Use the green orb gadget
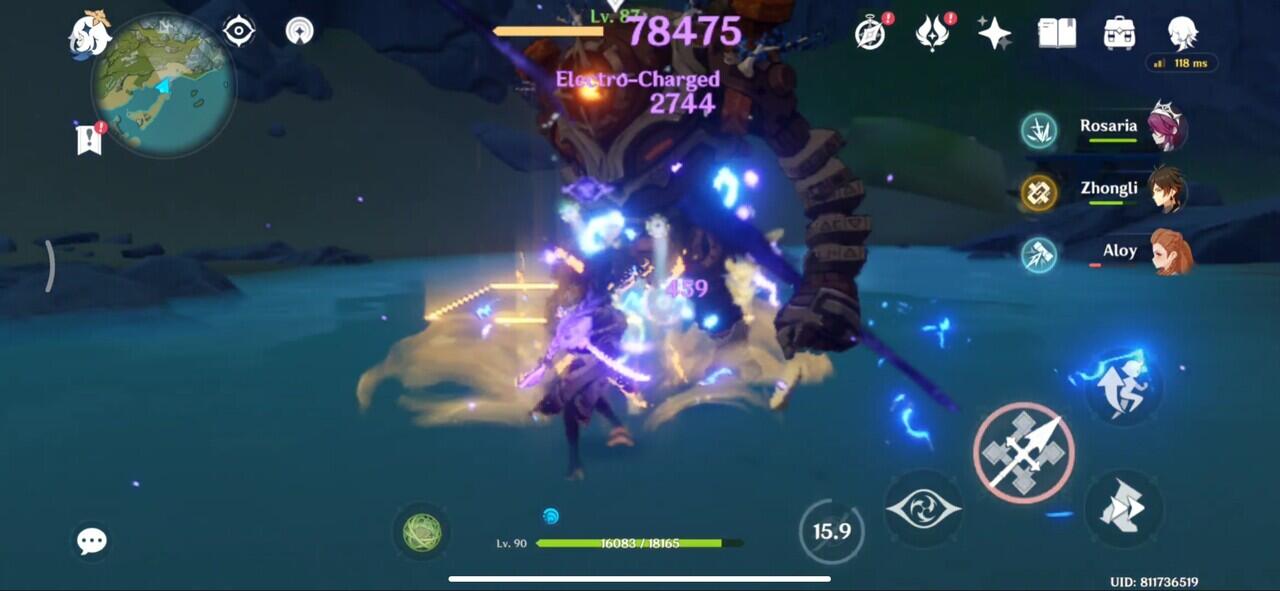The height and width of the screenshot is (591, 1280). (422, 532)
